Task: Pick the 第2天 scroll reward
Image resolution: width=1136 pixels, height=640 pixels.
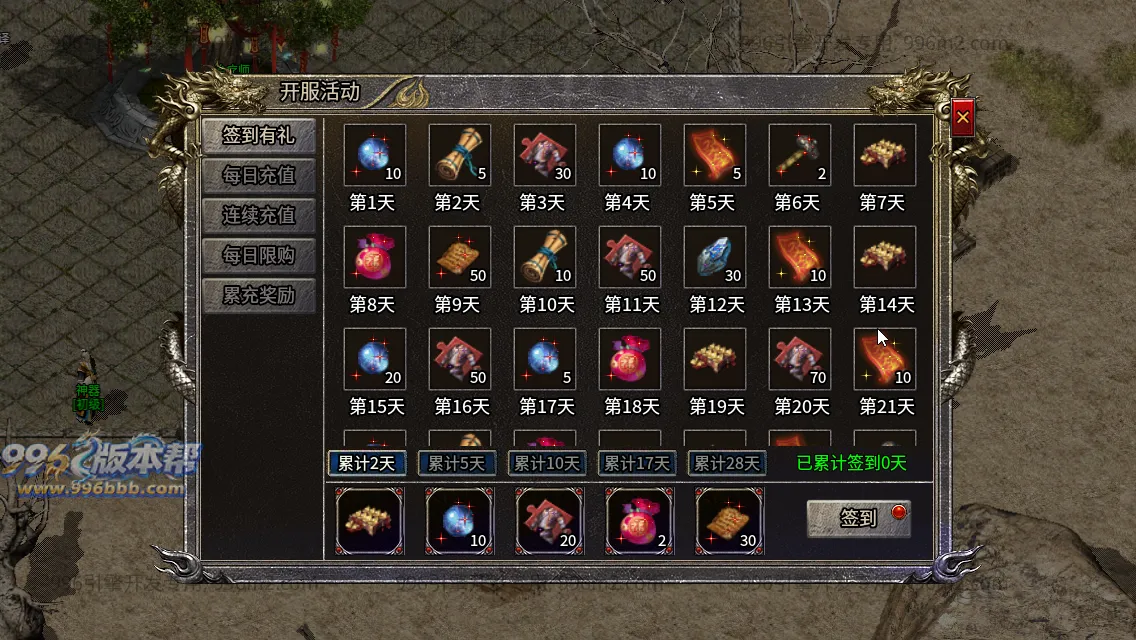Action: (460, 155)
